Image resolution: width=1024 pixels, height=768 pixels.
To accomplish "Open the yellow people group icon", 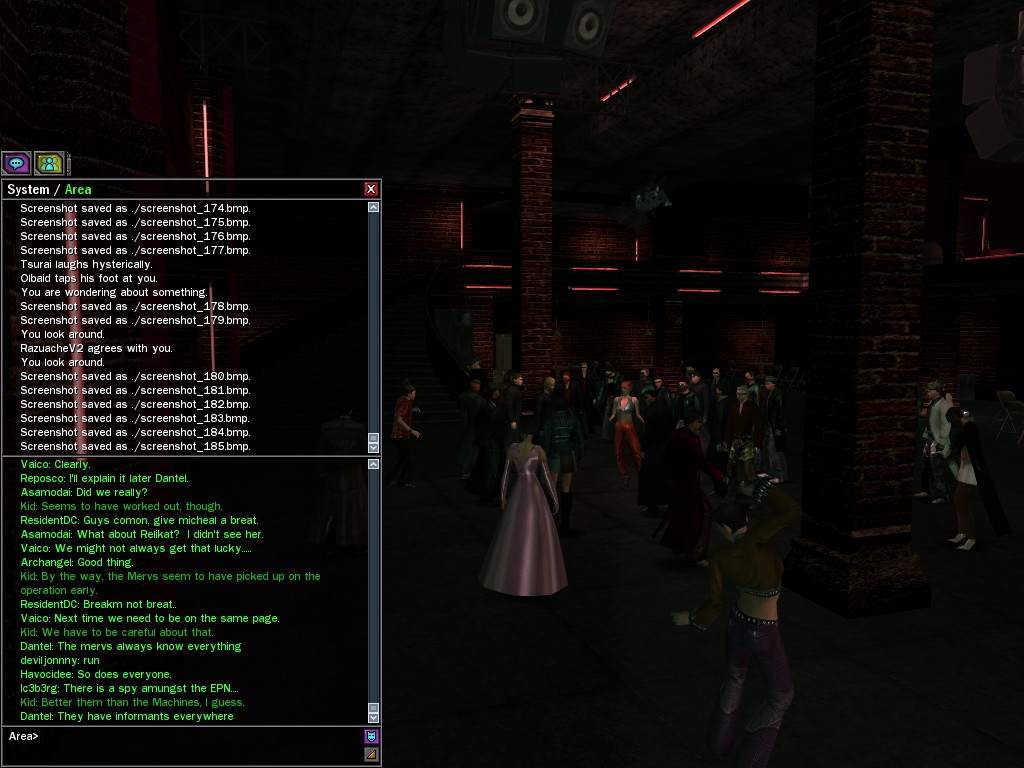I will click(49, 163).
